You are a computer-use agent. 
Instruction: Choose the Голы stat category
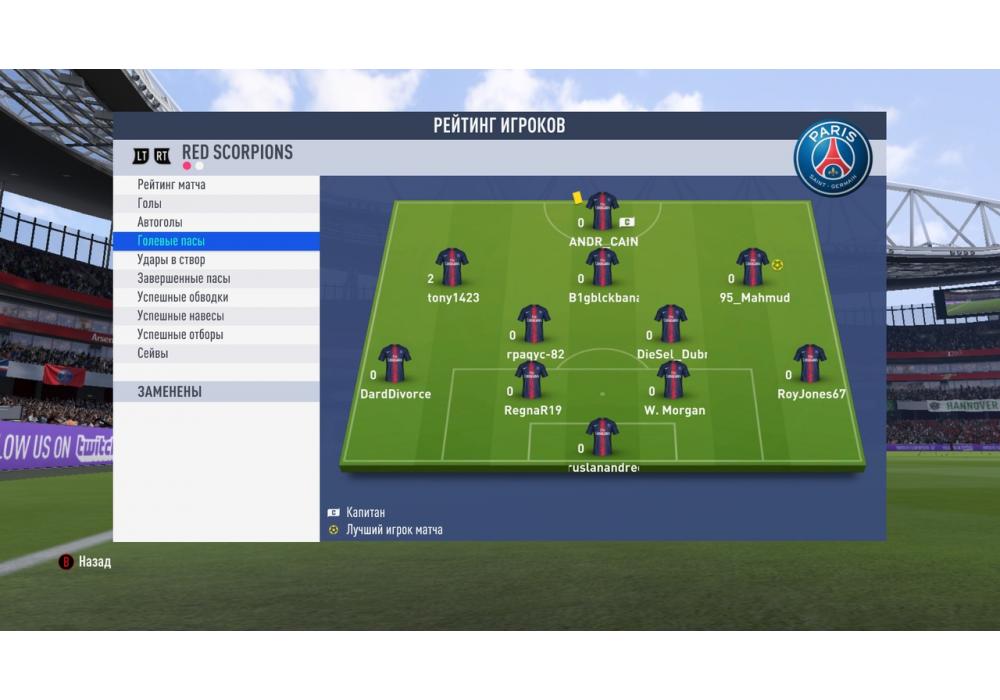tap(216, 204)
